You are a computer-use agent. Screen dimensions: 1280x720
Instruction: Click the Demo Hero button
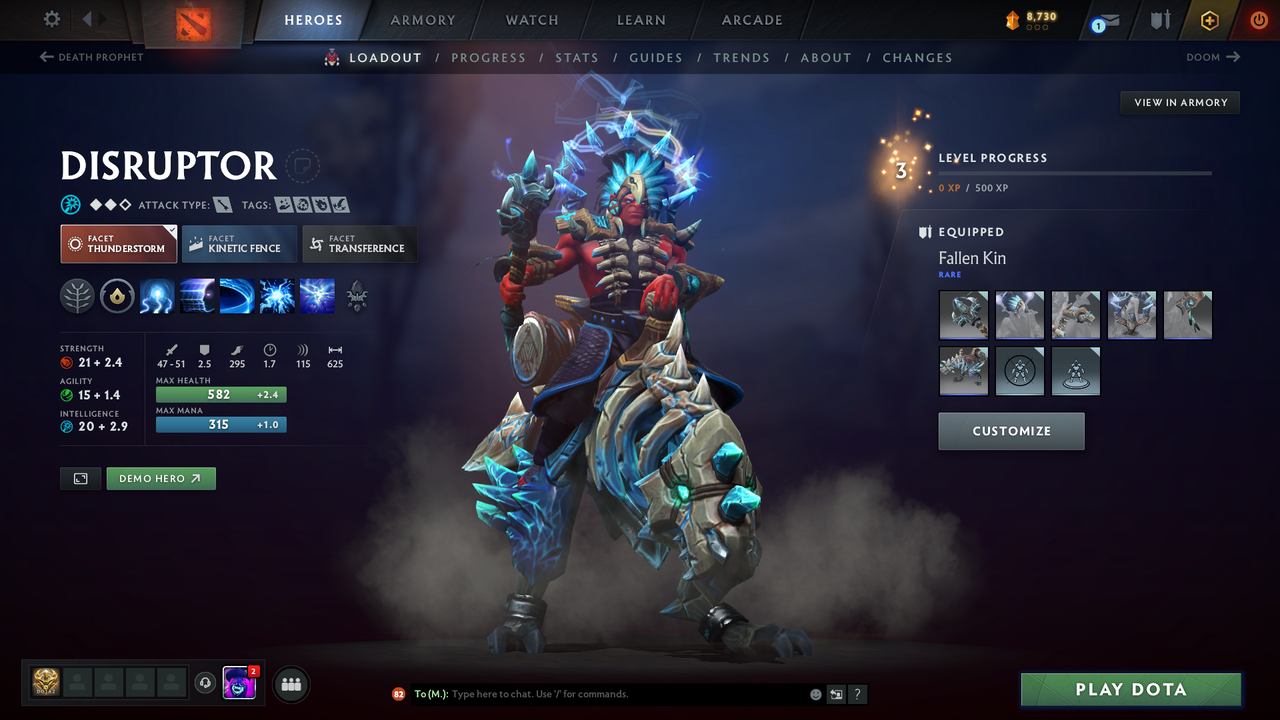pyautogui.click(x=161, y=478)
